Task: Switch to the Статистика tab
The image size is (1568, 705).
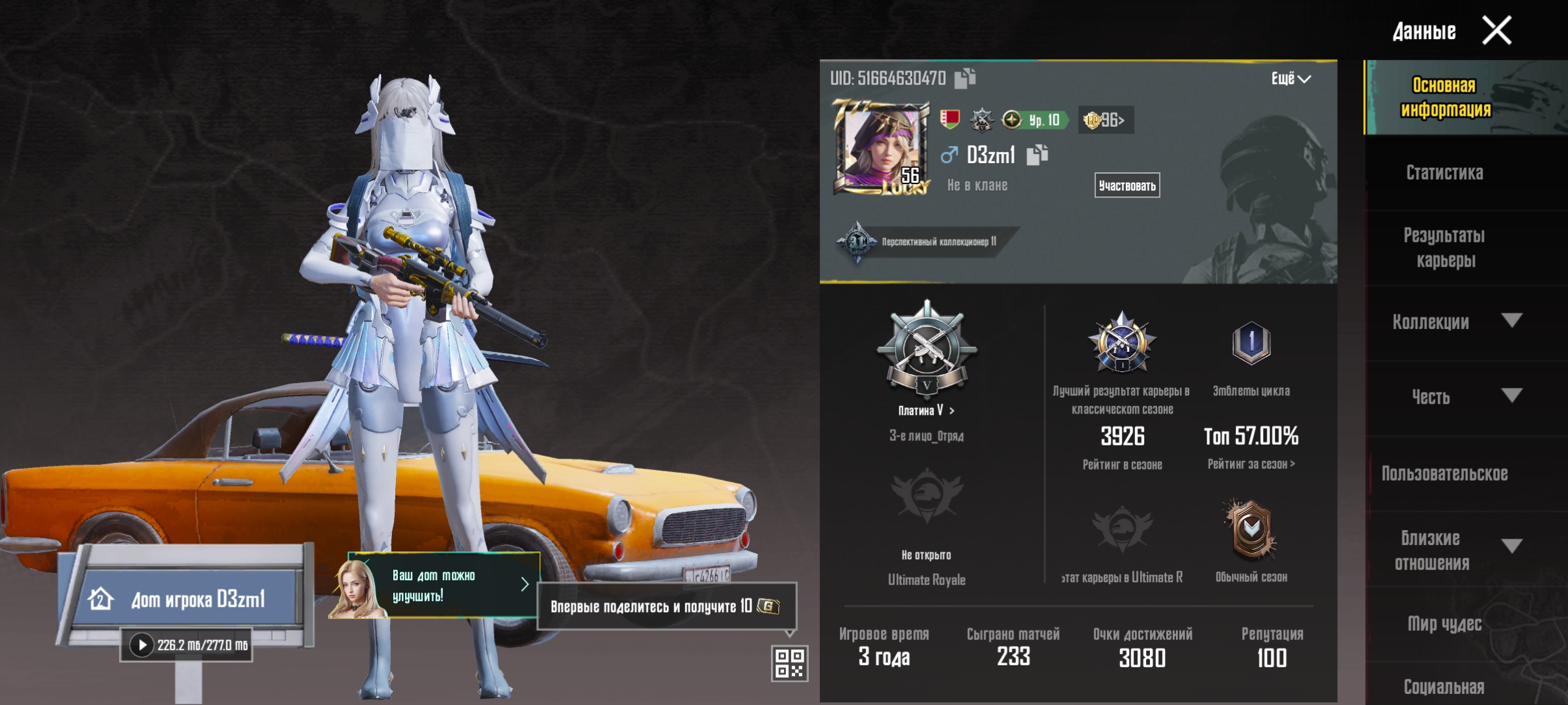Action: pyautogui.click(x=1444, y=172)
